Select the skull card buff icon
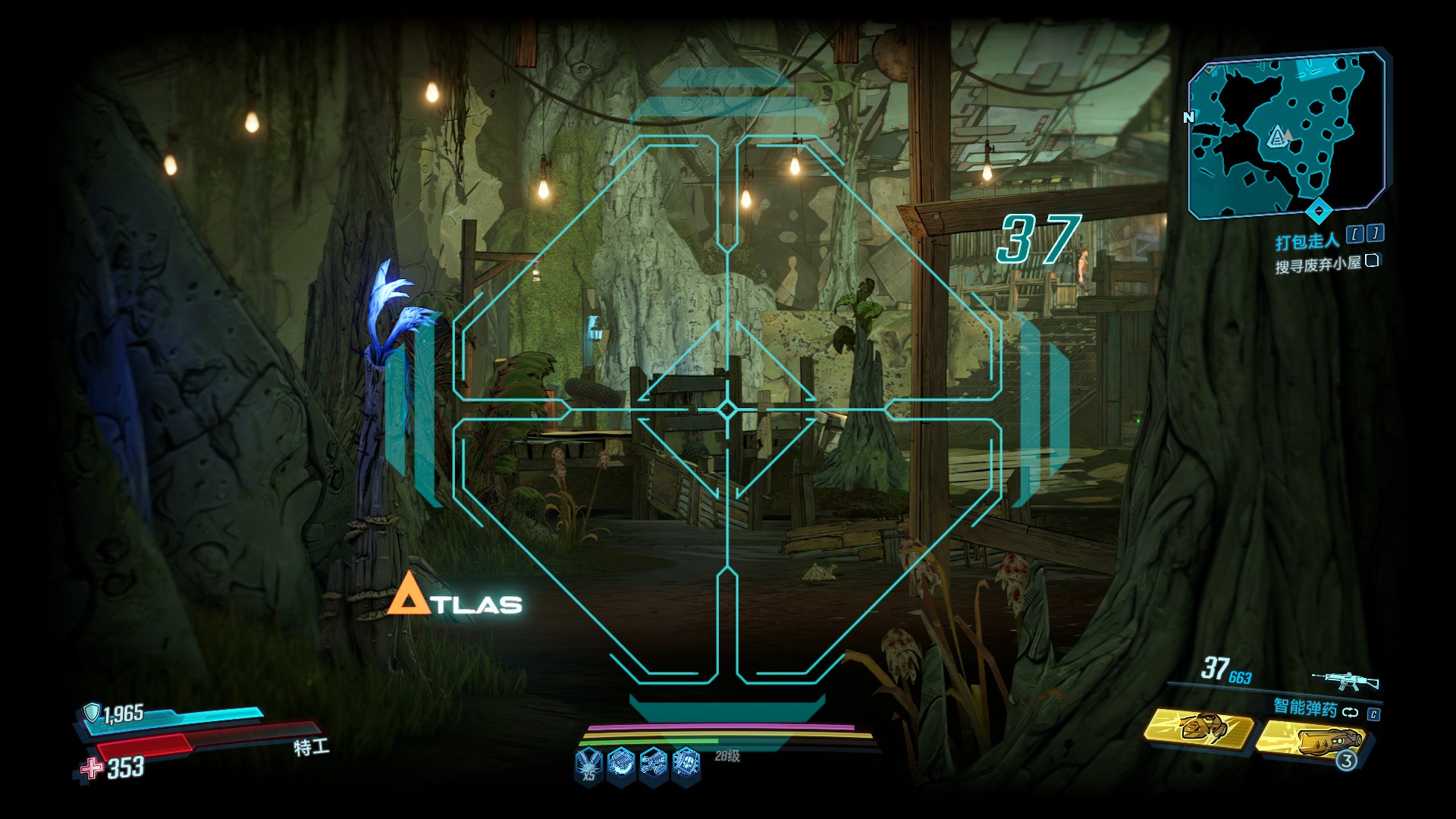This screenshot has width=1456, height=819. (x=687, y=761)
